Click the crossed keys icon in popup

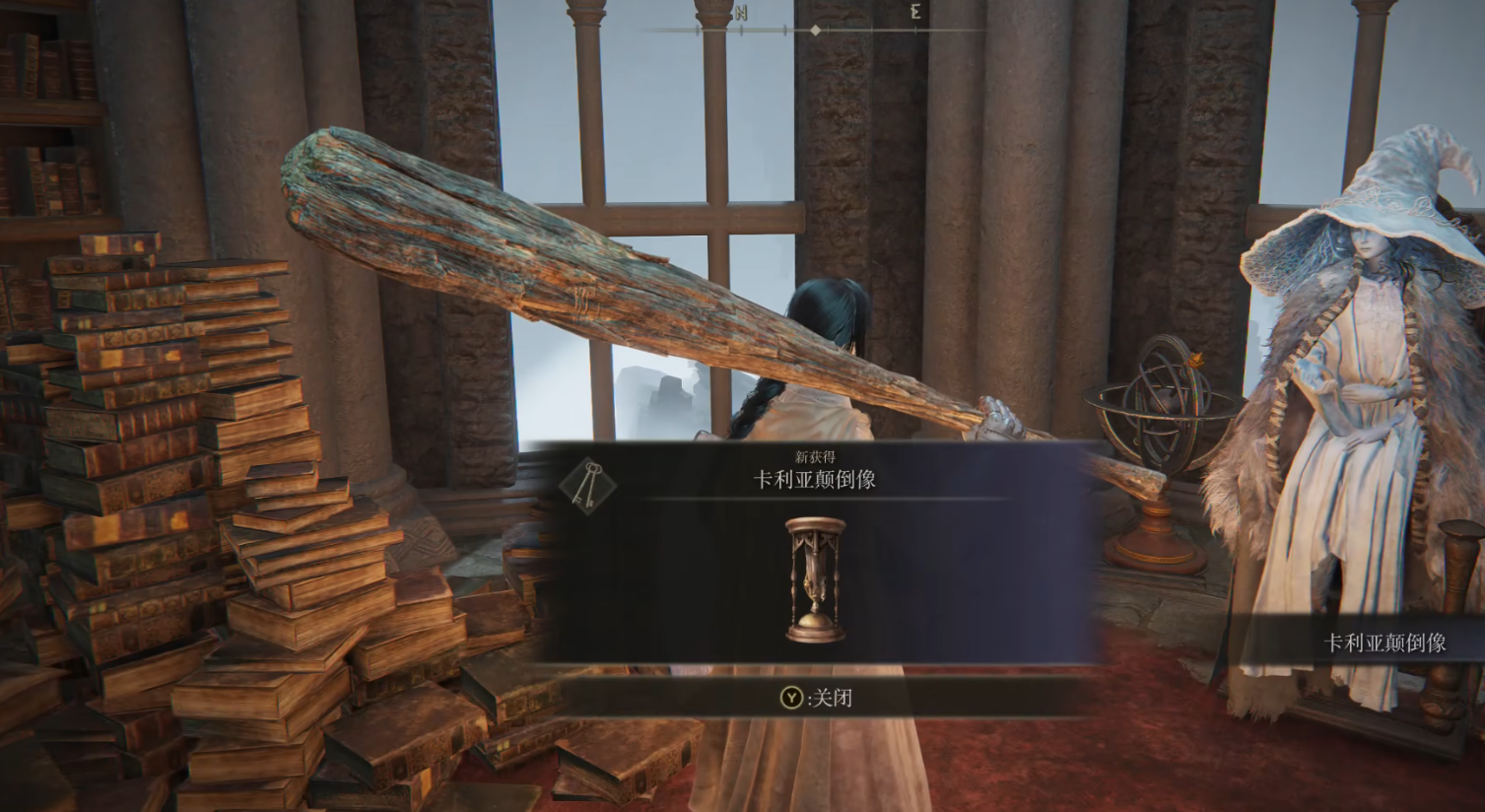click(587, 483)
